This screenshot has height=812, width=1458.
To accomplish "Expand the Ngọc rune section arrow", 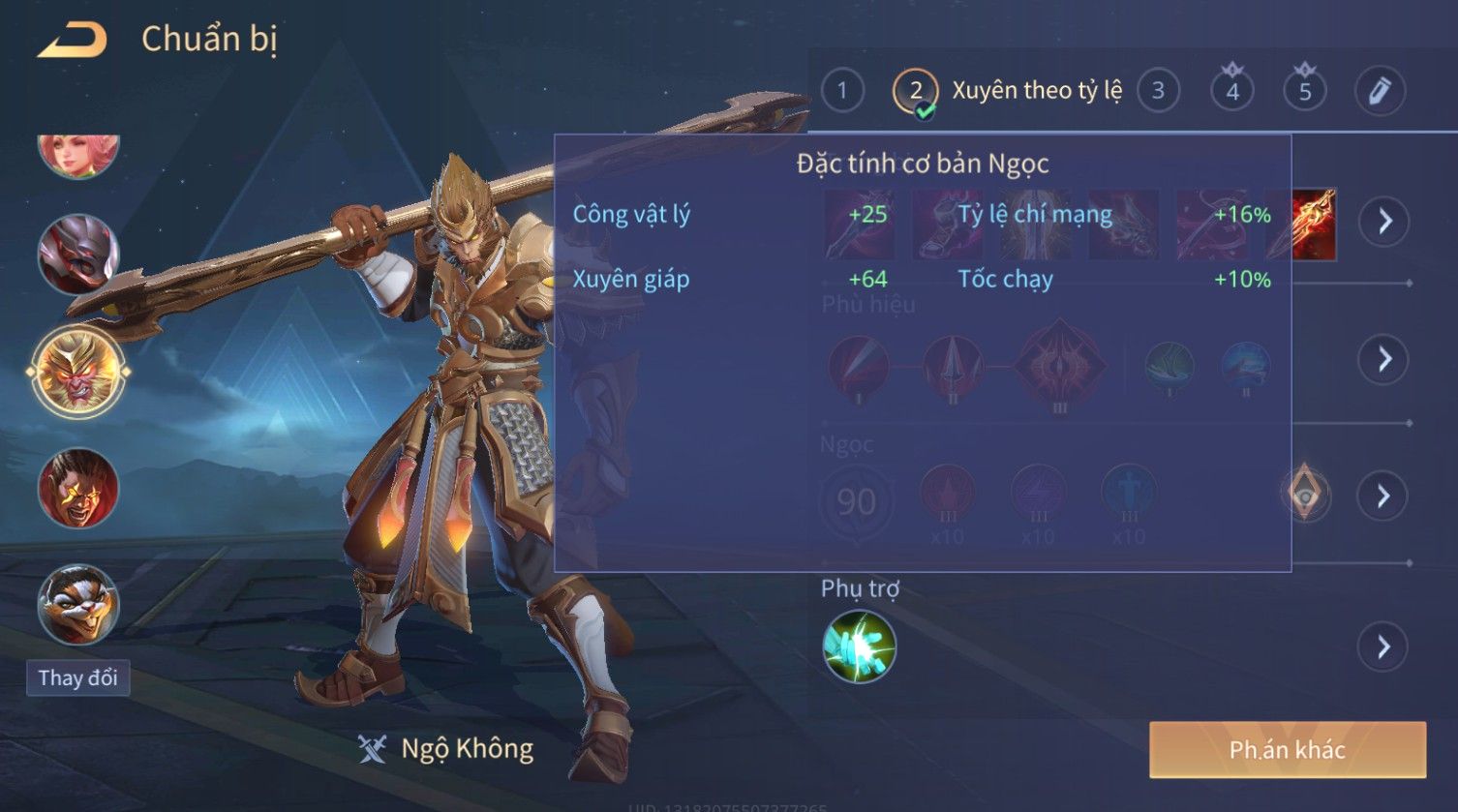I will [1383, 496].
